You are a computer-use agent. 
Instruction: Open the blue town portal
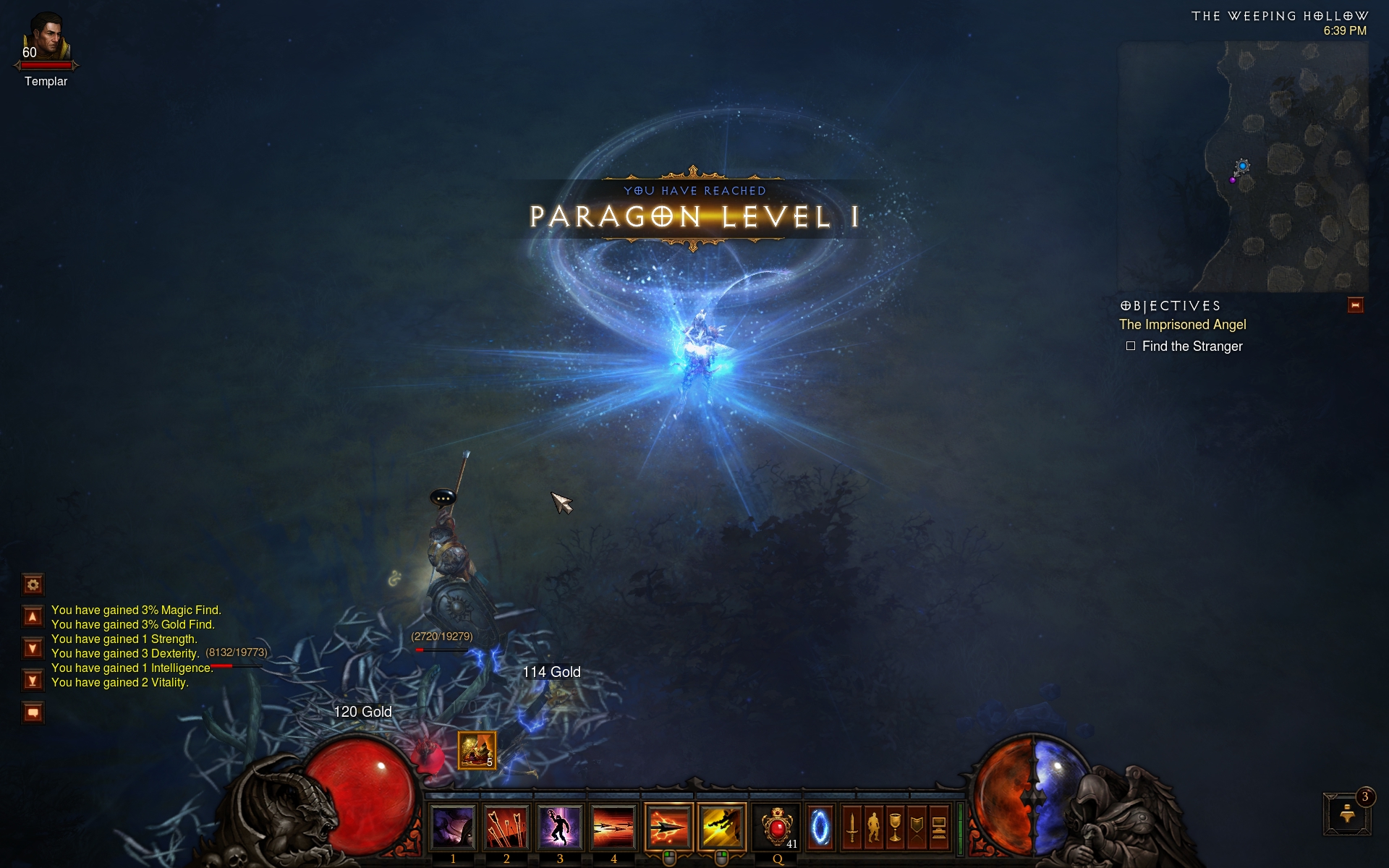[820, 827]
